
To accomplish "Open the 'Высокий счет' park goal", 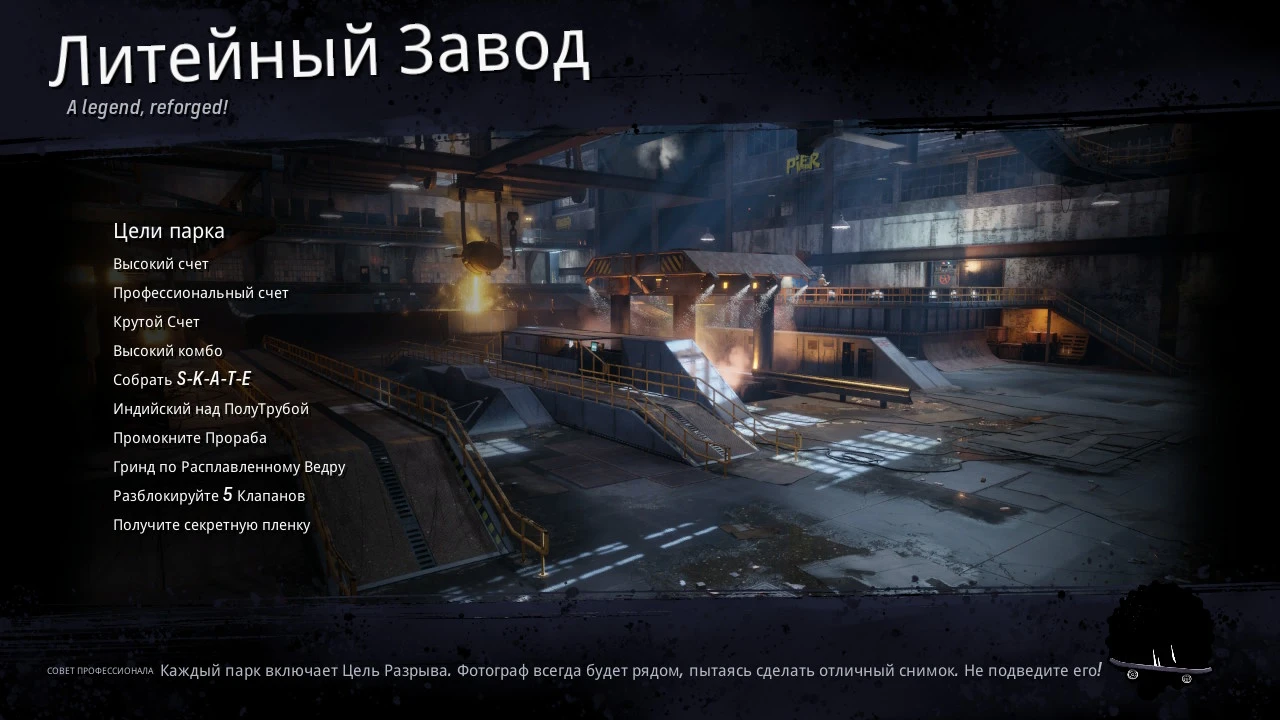I will (161, 263).
